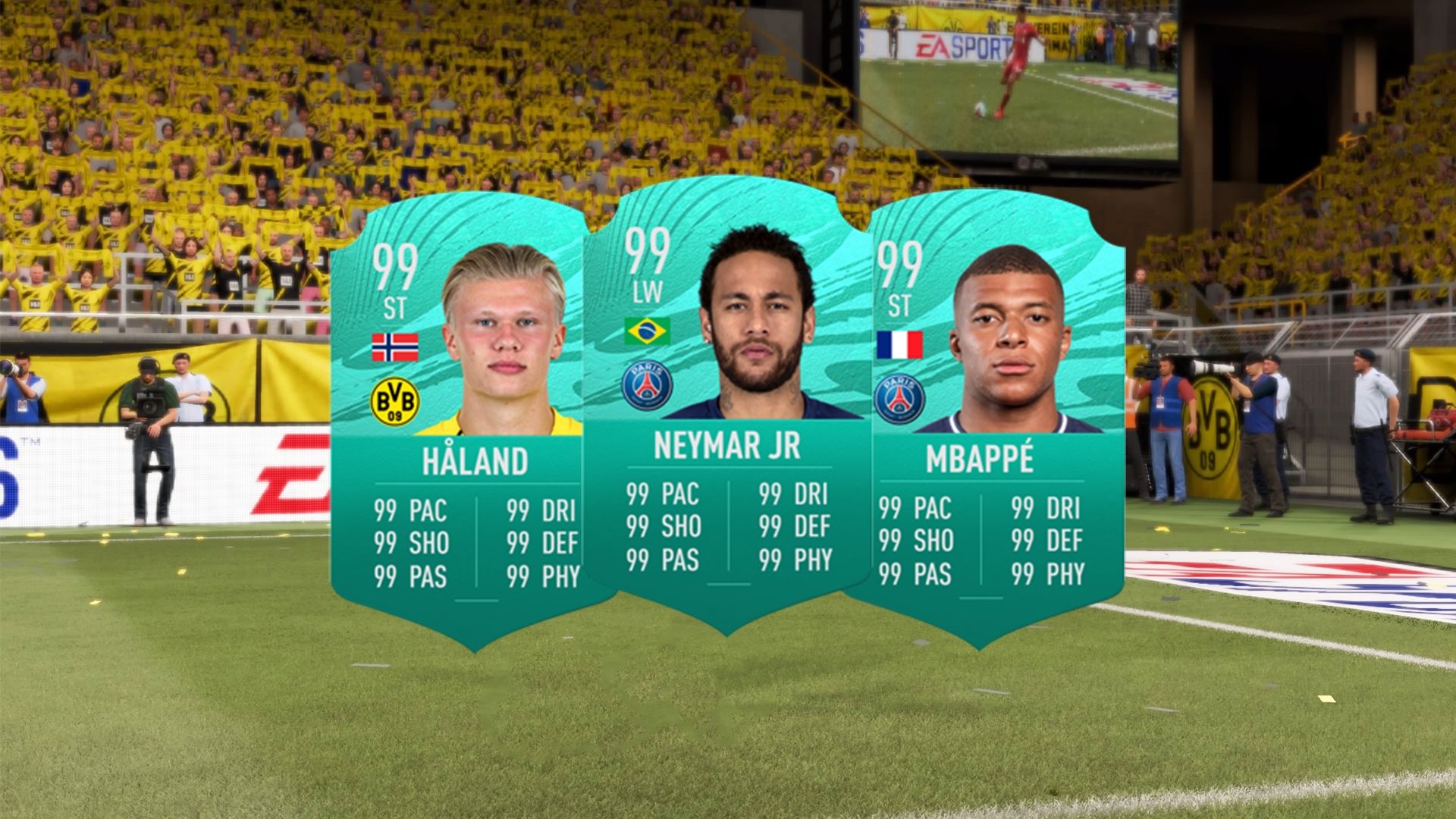Choose the Neymar Jr player card
The image size is (1456, 819).
(x=726, y=409)
